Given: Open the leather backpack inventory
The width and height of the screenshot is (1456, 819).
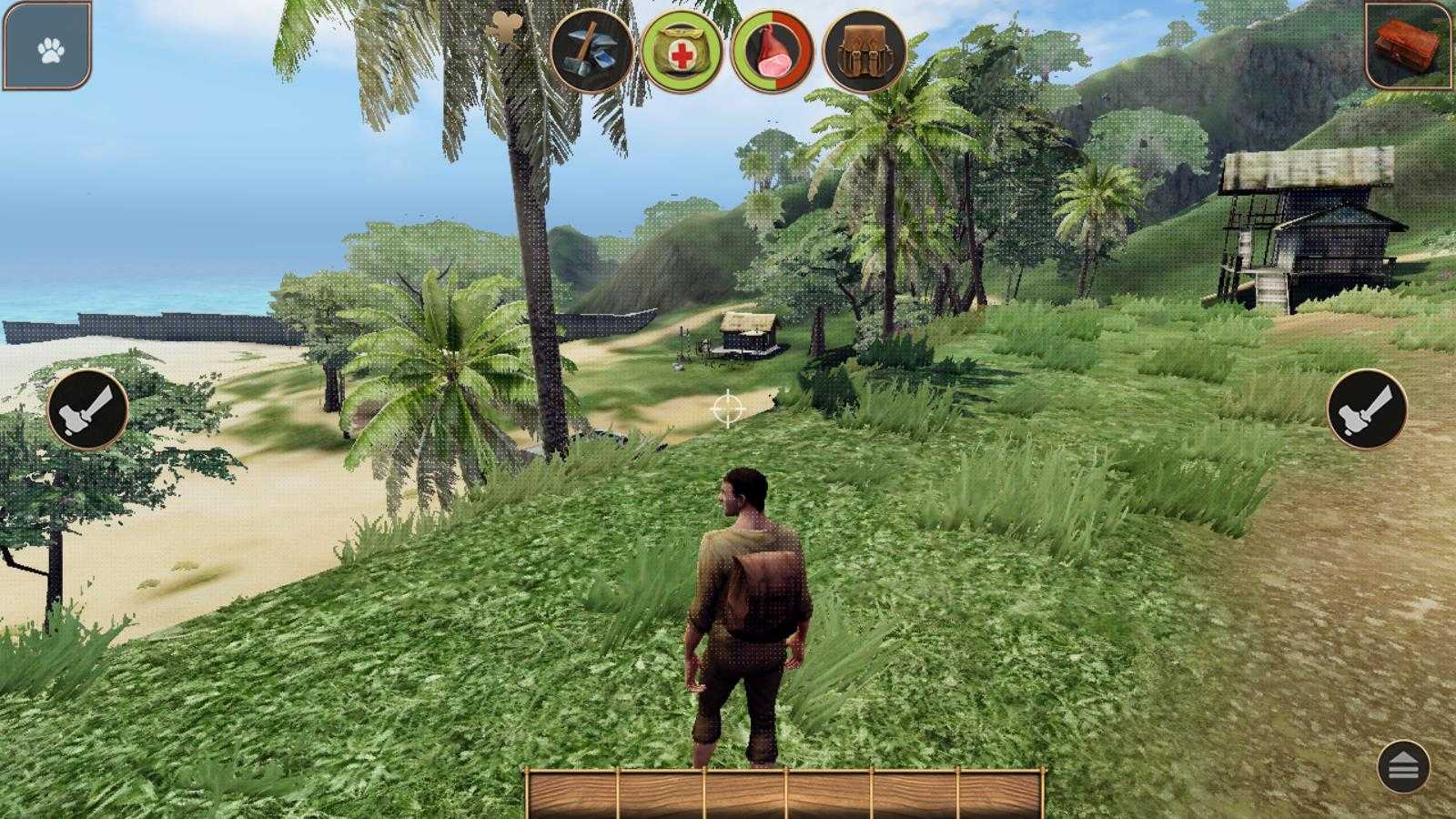Looking at the screenshot, I should [864, 52].
